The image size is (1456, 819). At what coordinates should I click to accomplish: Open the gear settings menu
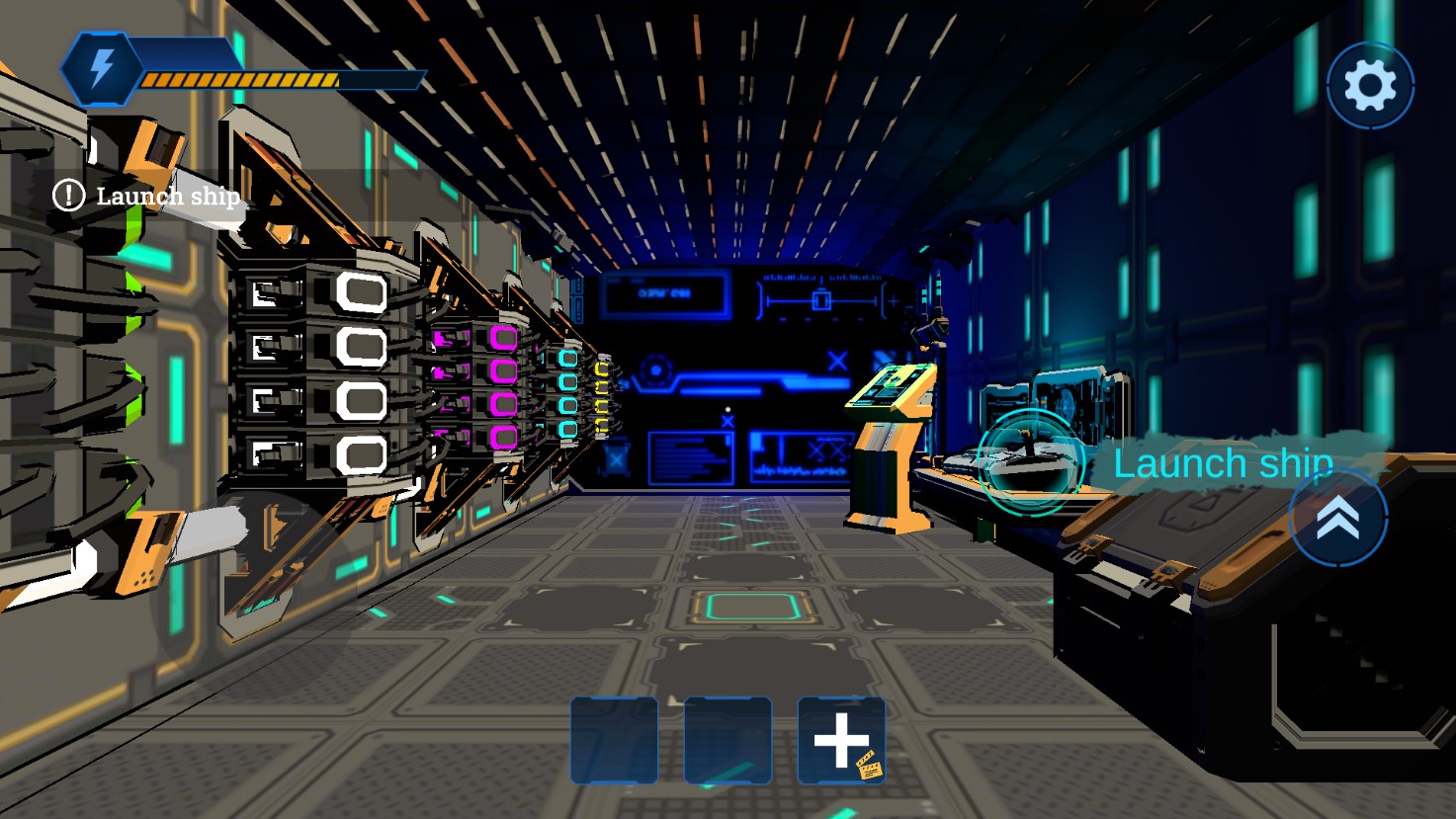1370,86
